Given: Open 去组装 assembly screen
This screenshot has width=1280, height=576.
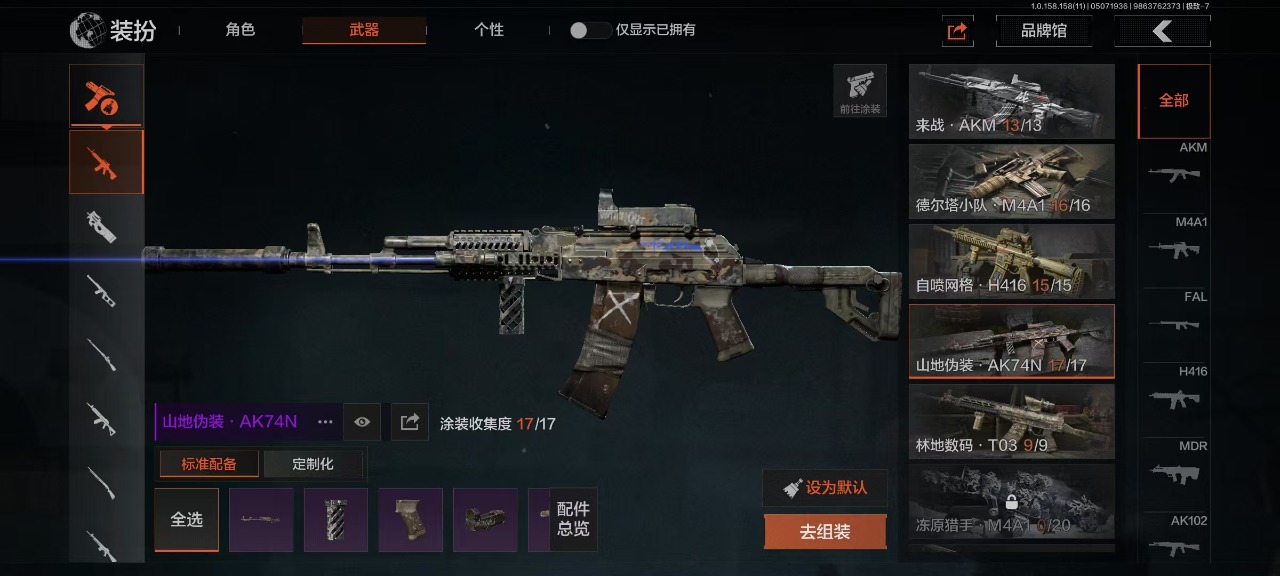Looking at the screenshot, I should tap(825, 532).
